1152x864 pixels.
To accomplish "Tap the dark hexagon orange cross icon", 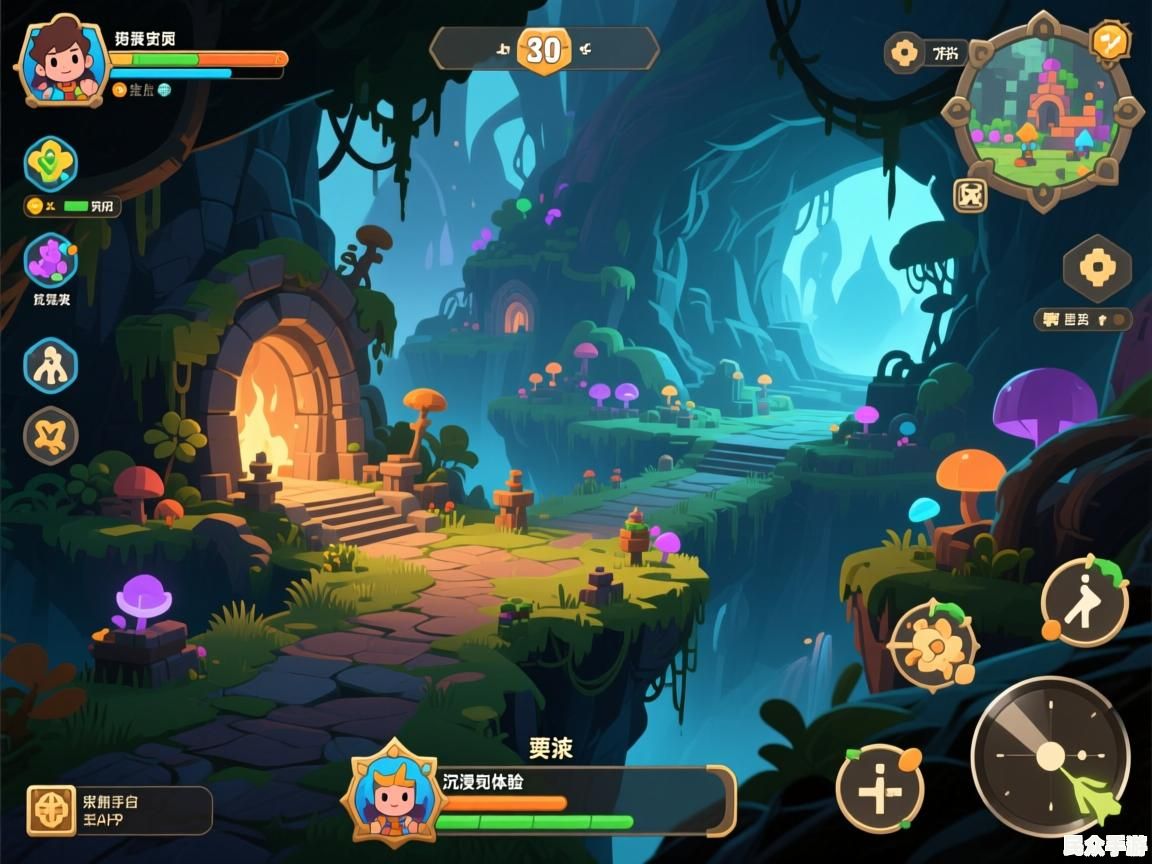I will coord(50,436).
